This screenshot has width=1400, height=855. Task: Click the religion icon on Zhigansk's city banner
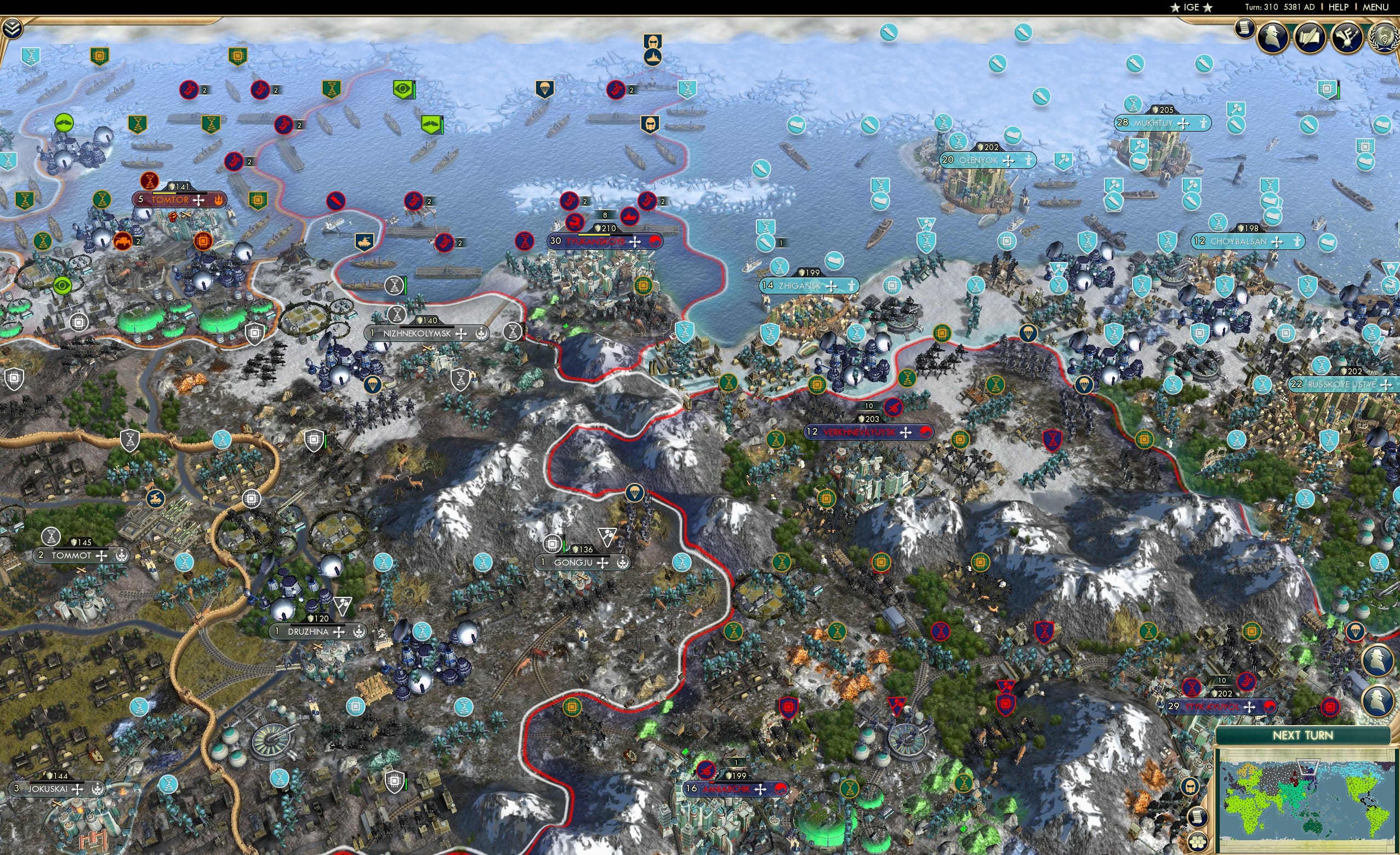[x=852, y=286]
